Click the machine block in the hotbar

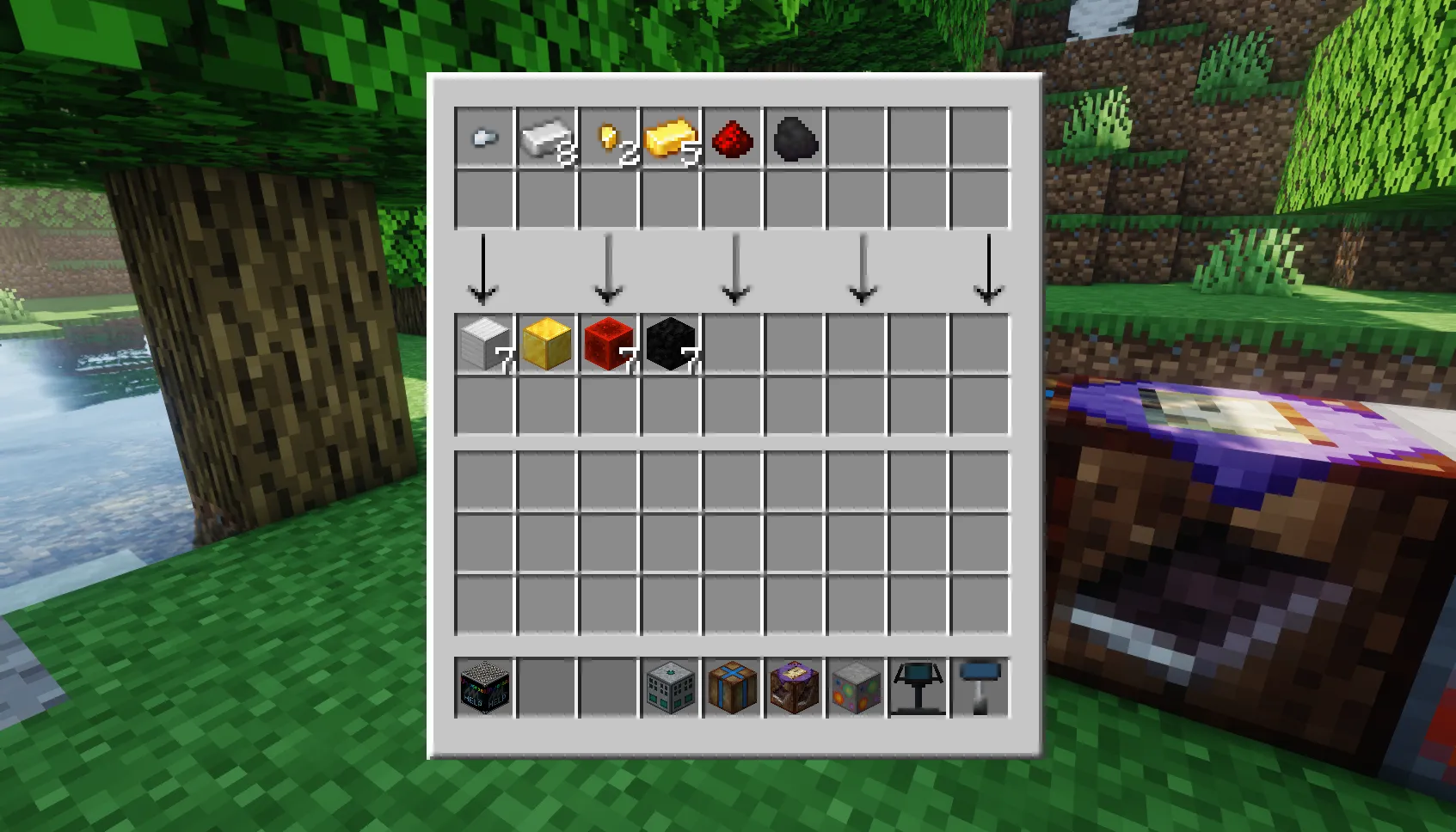tap(672, 686)
